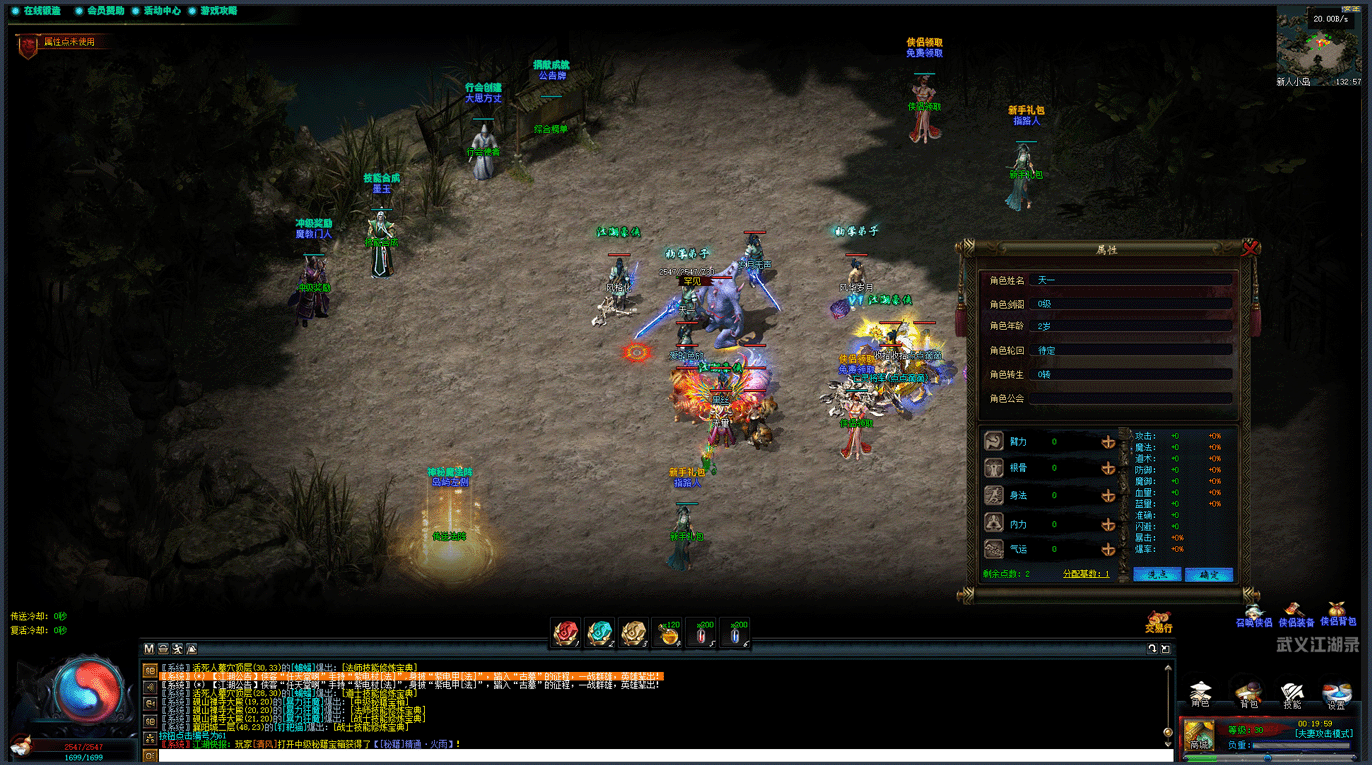
Task: Click the 洗点 reset points button
Action: 1157,574
